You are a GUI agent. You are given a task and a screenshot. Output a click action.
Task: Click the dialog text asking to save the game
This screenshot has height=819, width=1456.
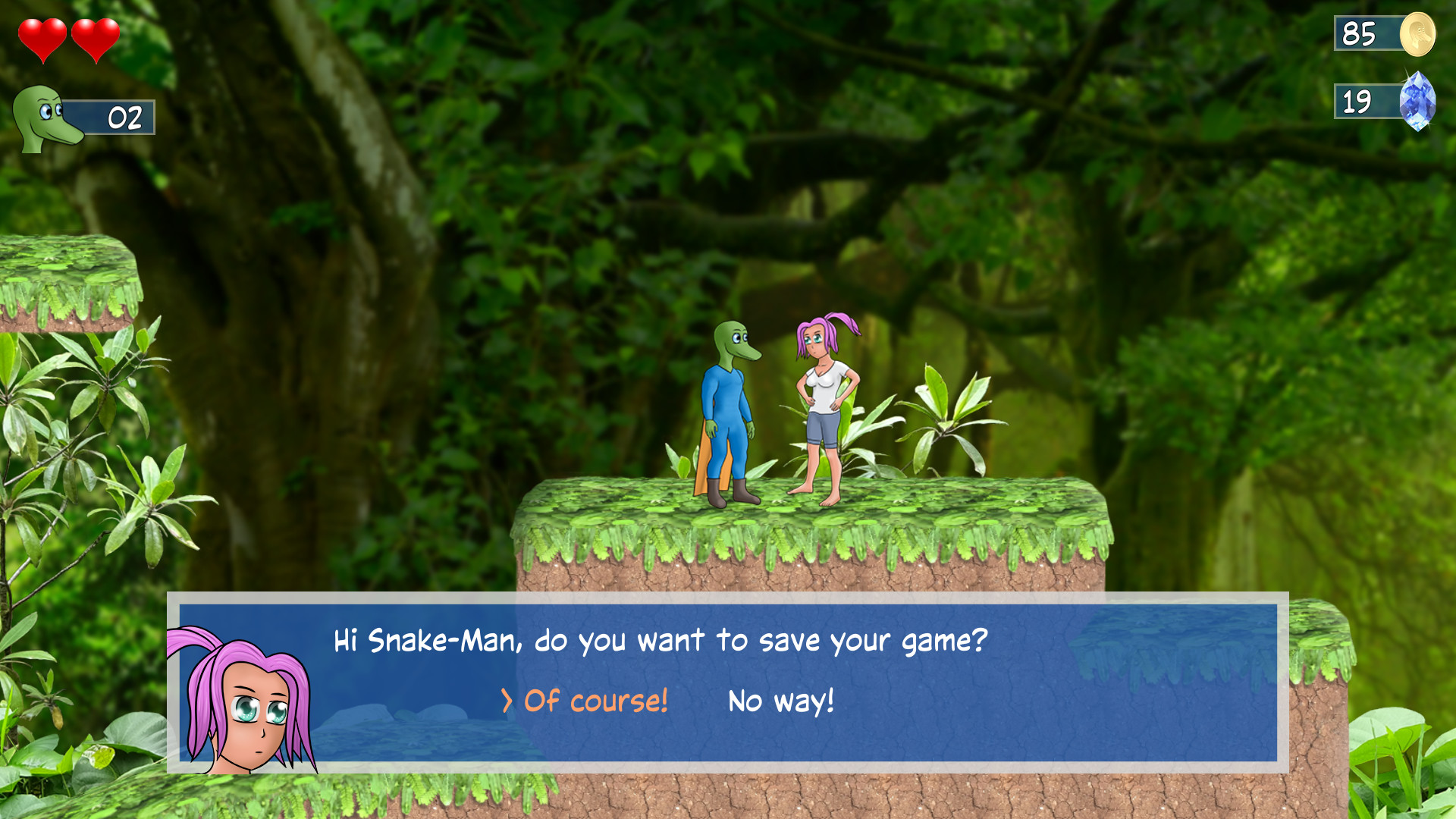click(x=660, y=641)
